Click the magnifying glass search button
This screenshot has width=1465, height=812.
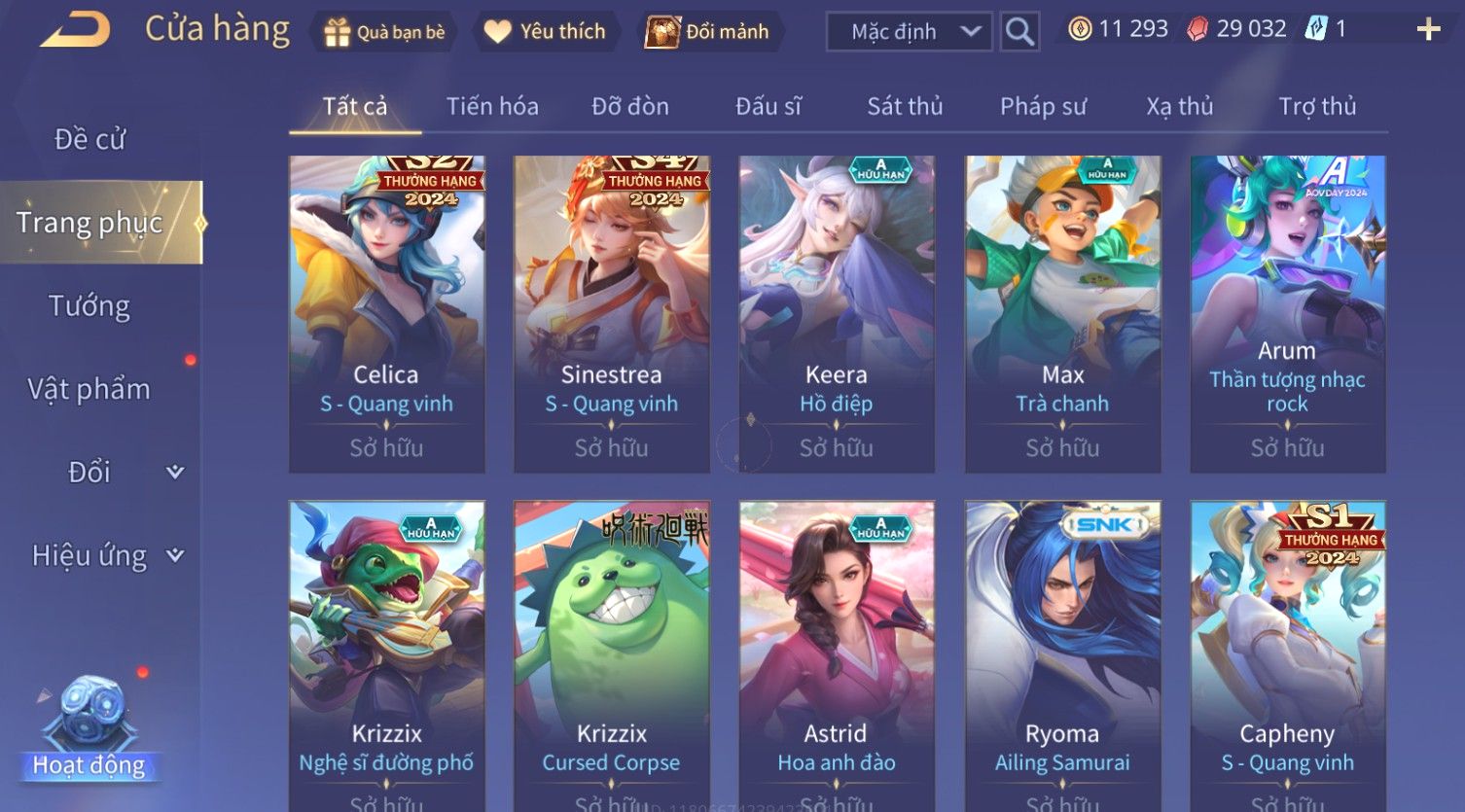coord(1019,32)
